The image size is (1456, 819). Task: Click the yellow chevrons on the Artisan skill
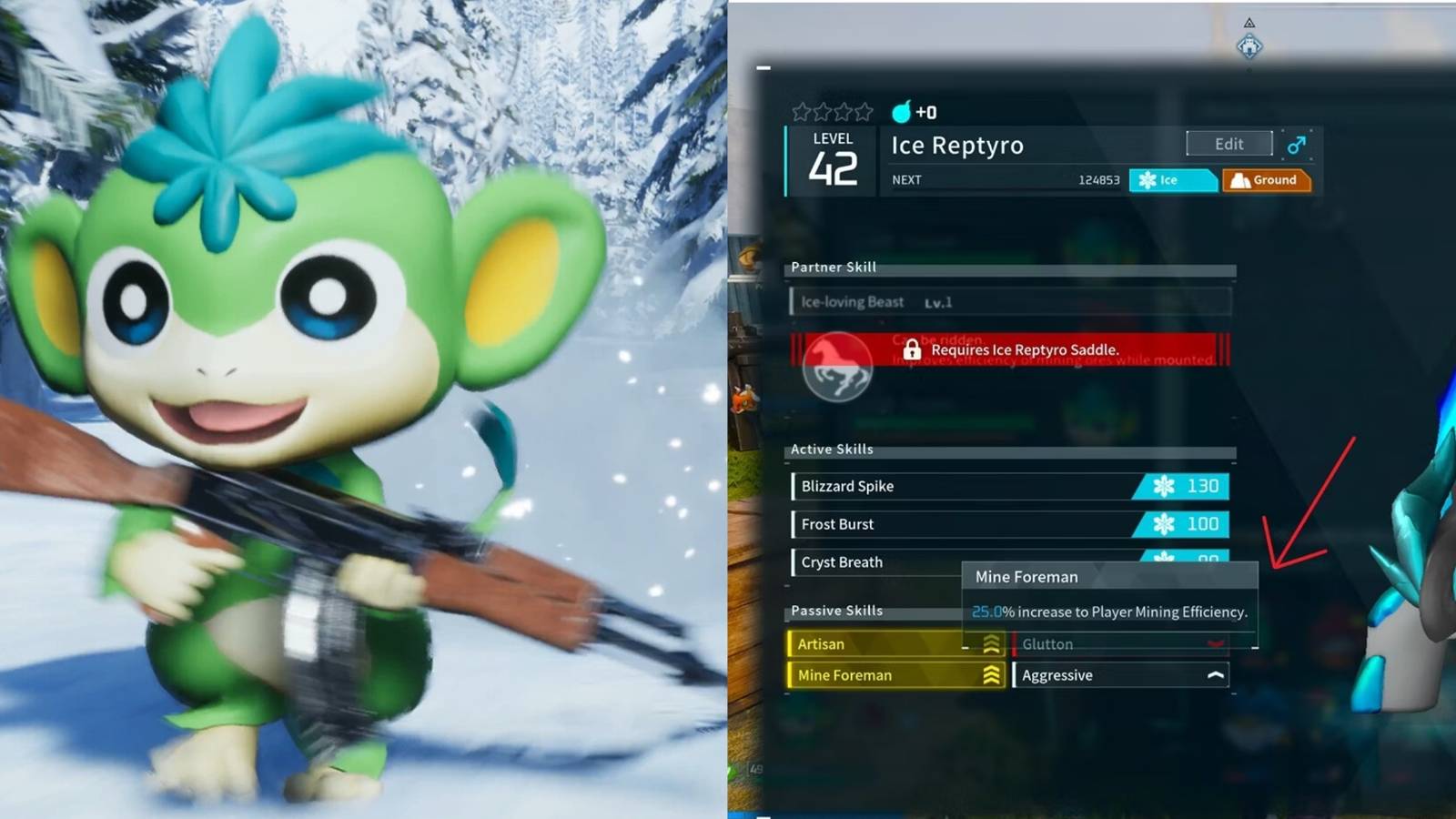click(x=991, y=643)
